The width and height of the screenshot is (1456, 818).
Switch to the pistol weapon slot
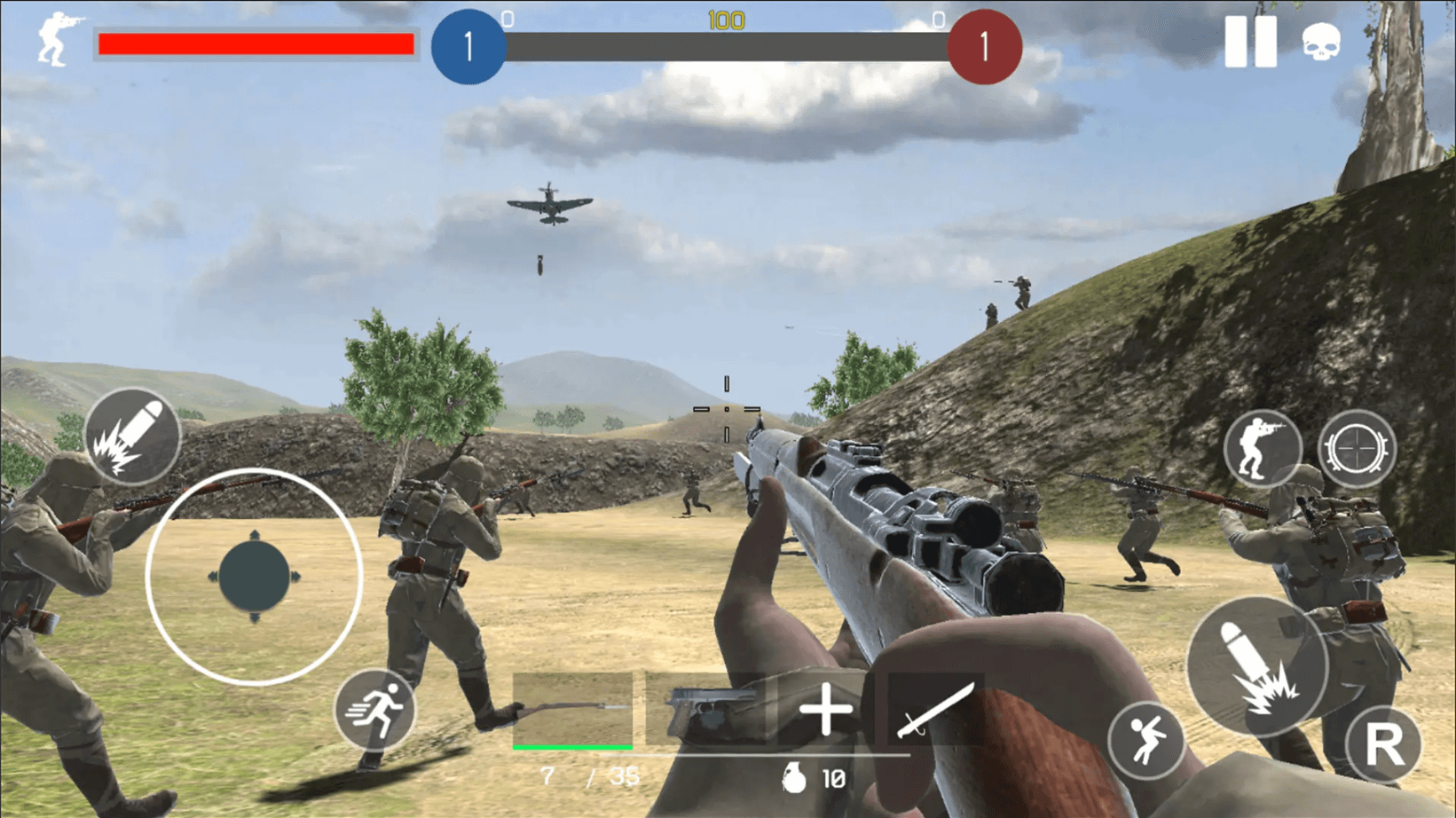pos(707,710)
